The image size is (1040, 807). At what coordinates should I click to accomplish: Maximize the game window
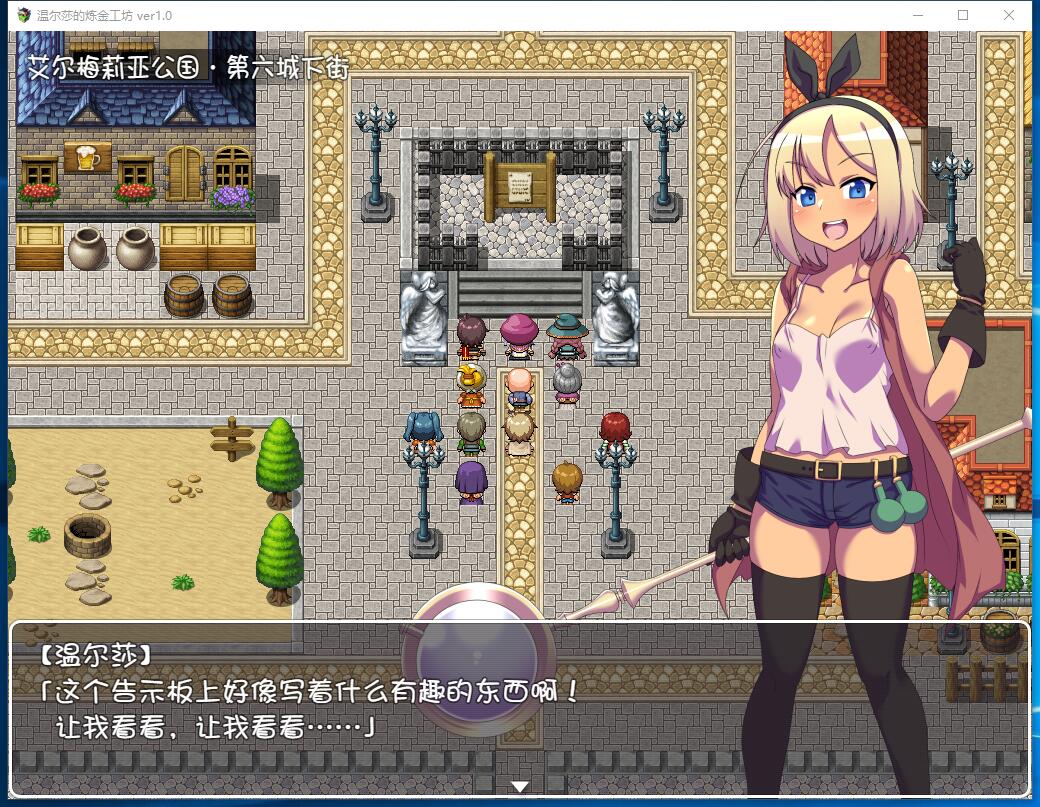tap(963, 15)
